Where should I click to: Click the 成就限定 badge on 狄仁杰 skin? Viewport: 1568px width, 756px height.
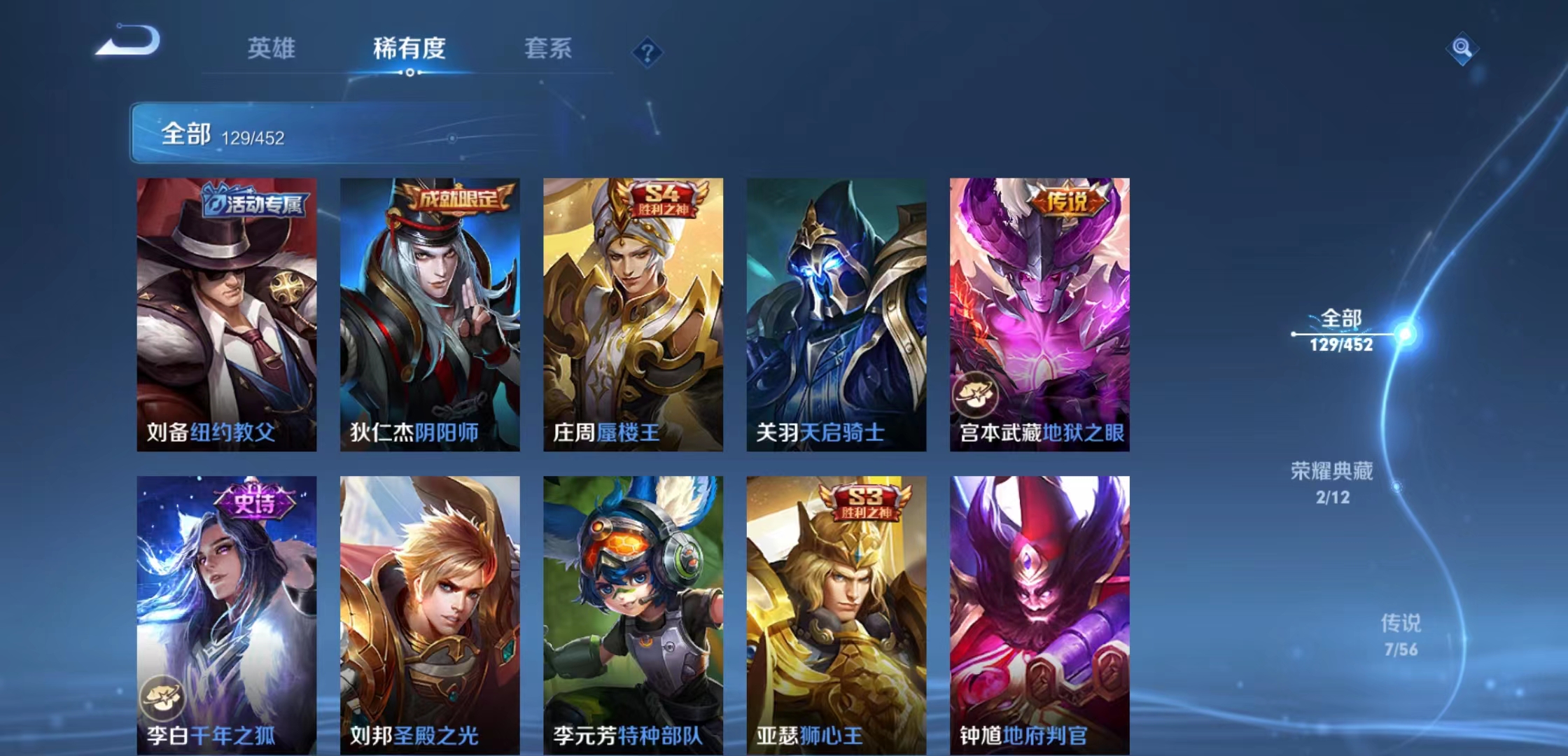click(x=456, y=199)
